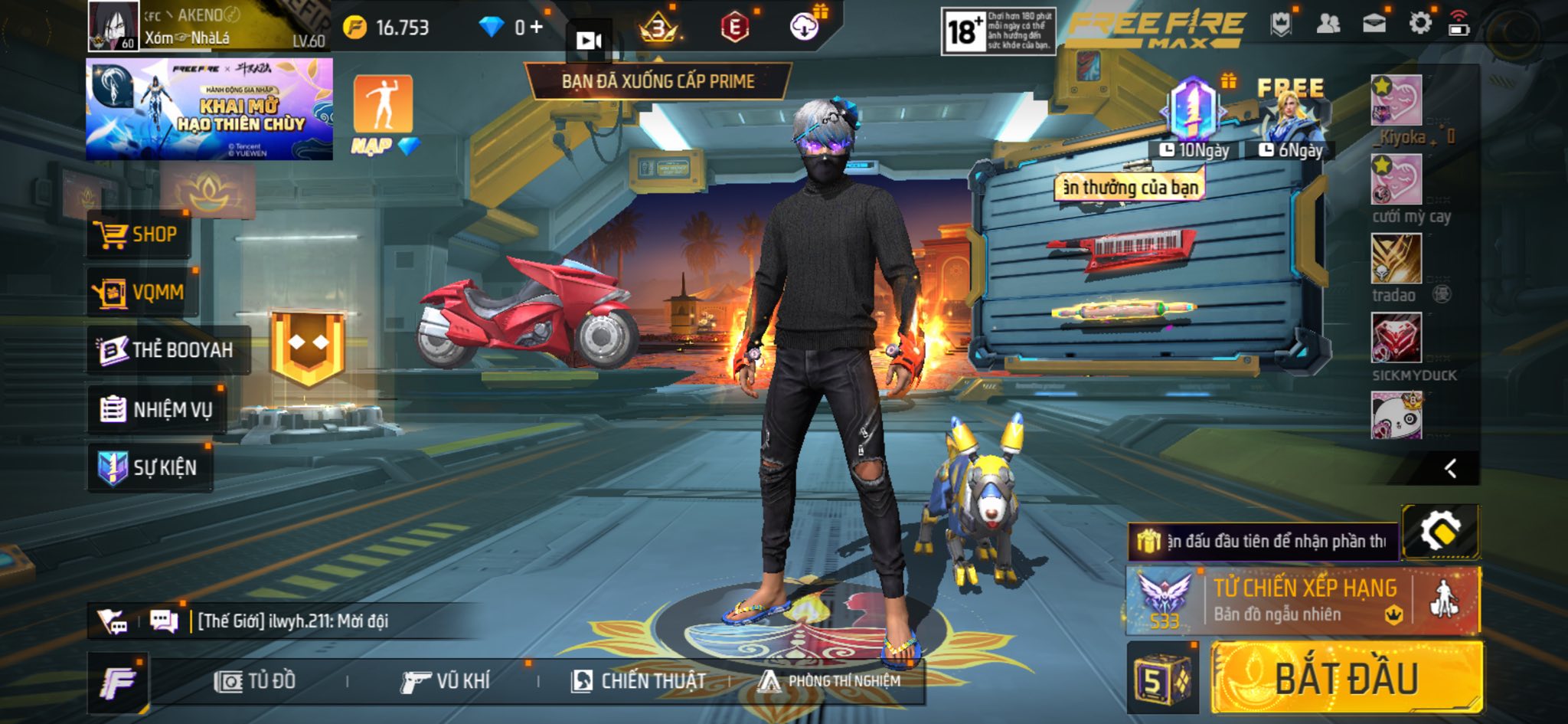Open the settings gear icon
This screenshot has height=724, width=1568.
(x=1419, y=24)
